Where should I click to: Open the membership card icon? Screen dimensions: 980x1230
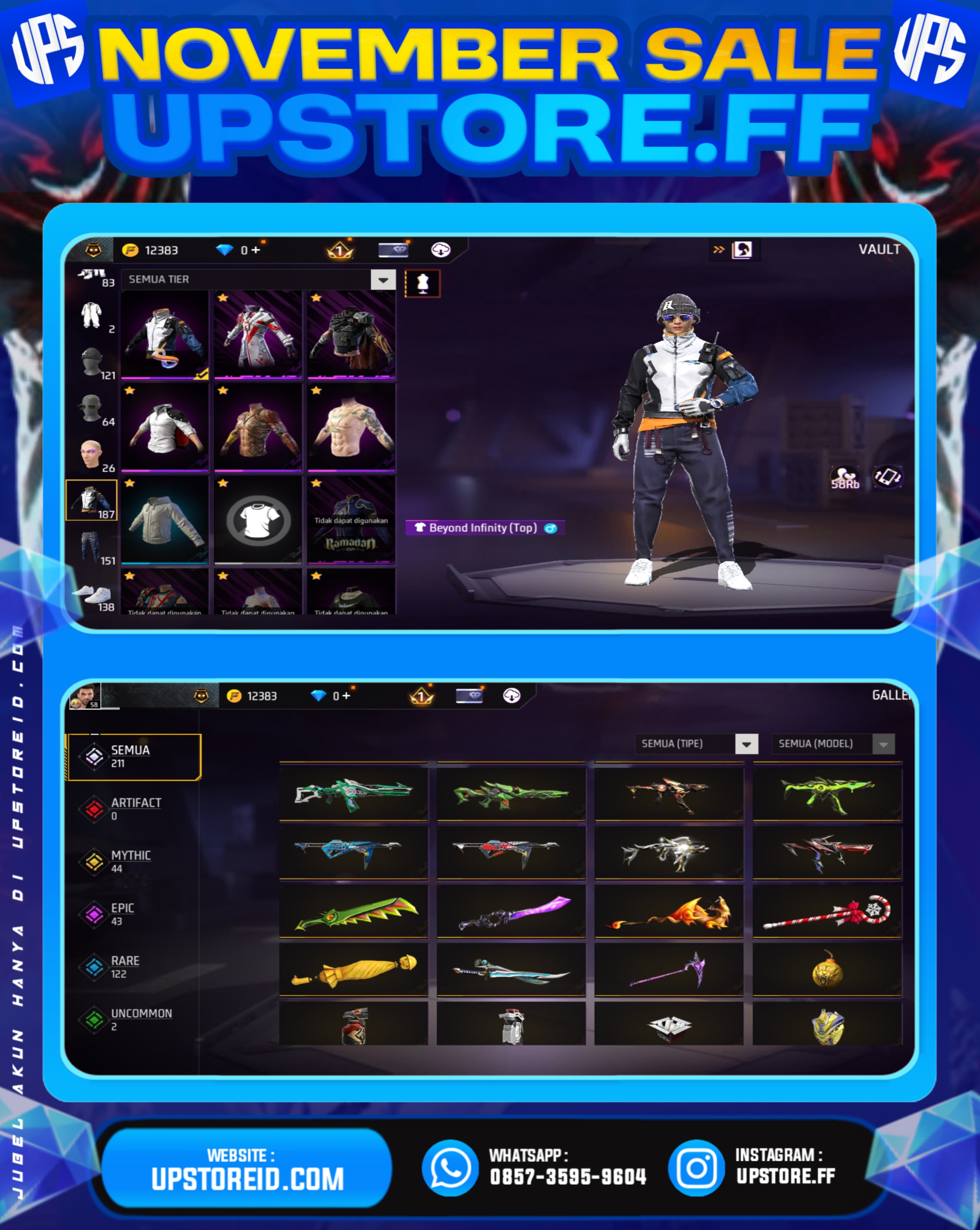pos(394,249)
